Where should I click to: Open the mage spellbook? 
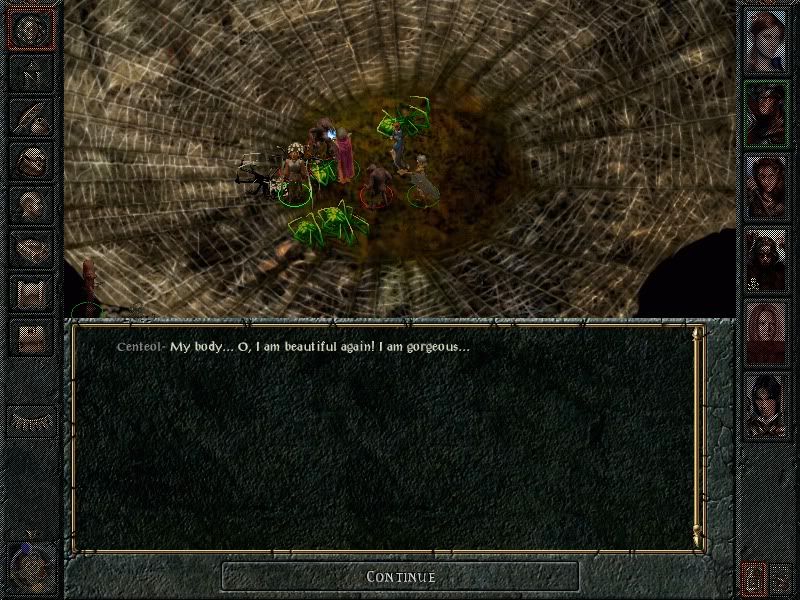point(31,247)
